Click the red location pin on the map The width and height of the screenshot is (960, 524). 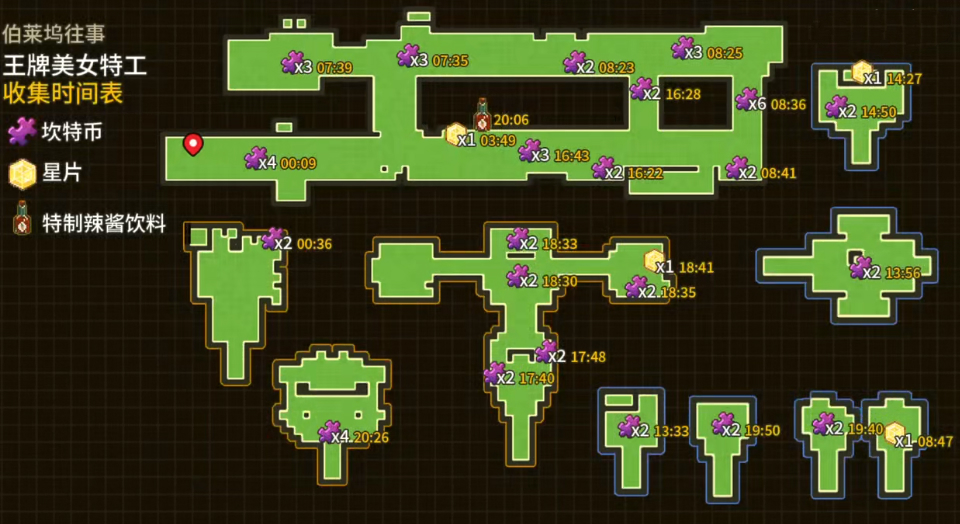click(x=193, y=144)
